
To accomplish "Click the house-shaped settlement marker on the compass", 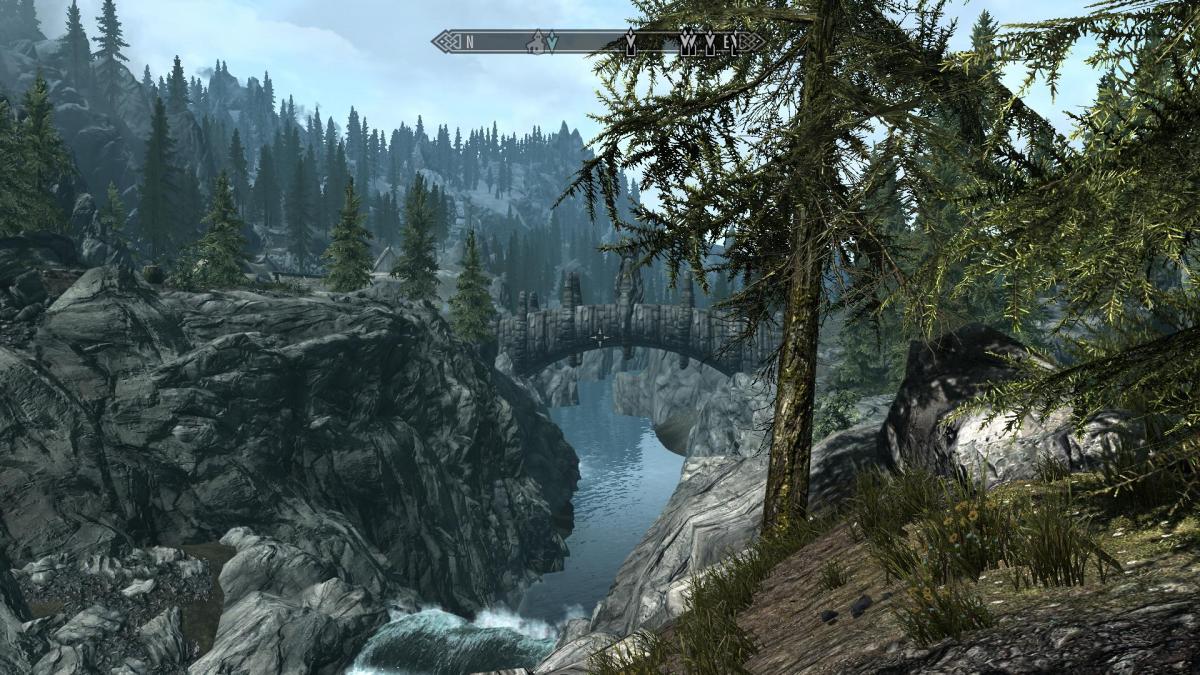I will pos(537,42).
